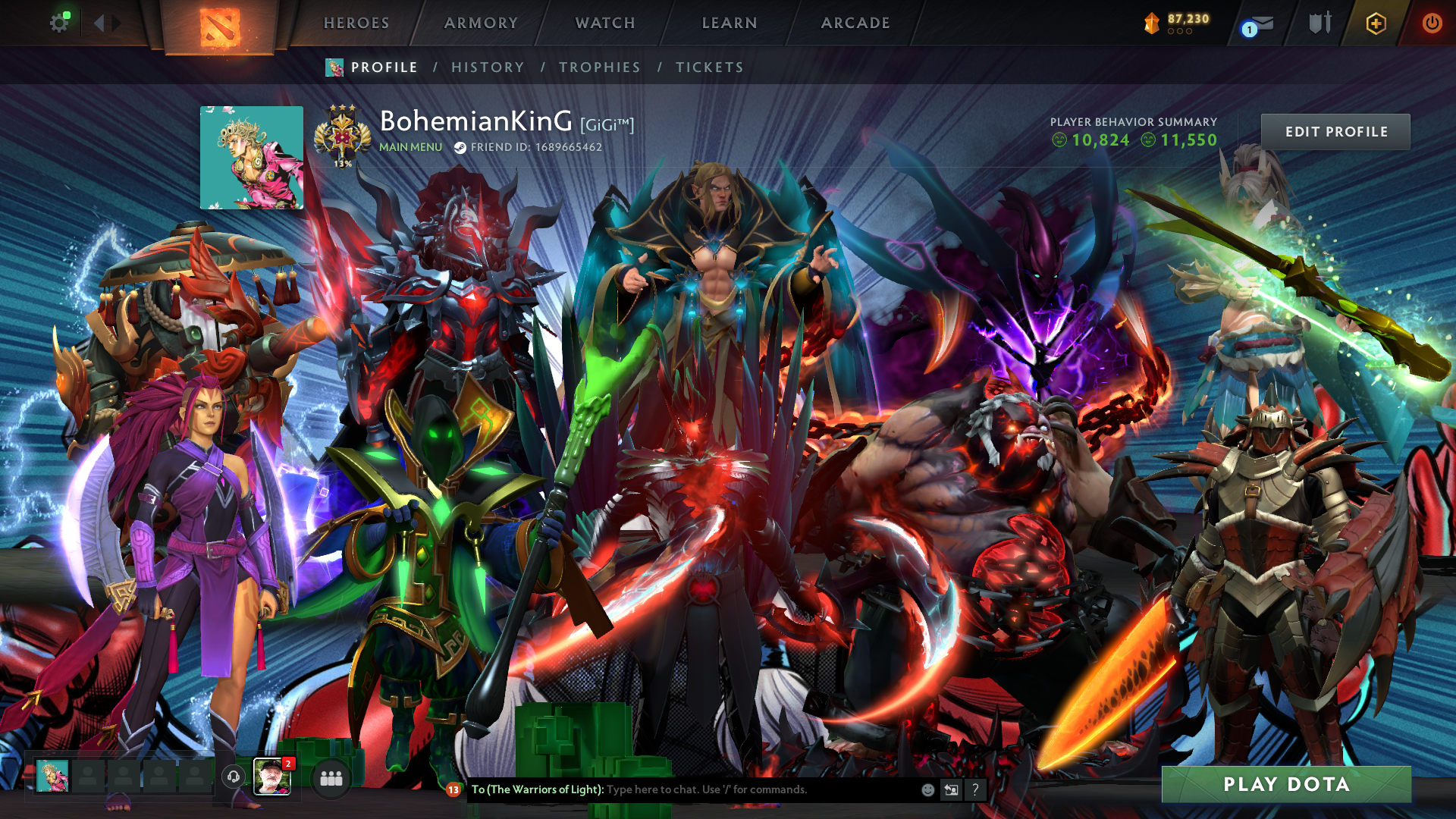The width and height of the screenshot is (1456, 819).
Task: Open the settings gear icon
Action: [59, 23]
